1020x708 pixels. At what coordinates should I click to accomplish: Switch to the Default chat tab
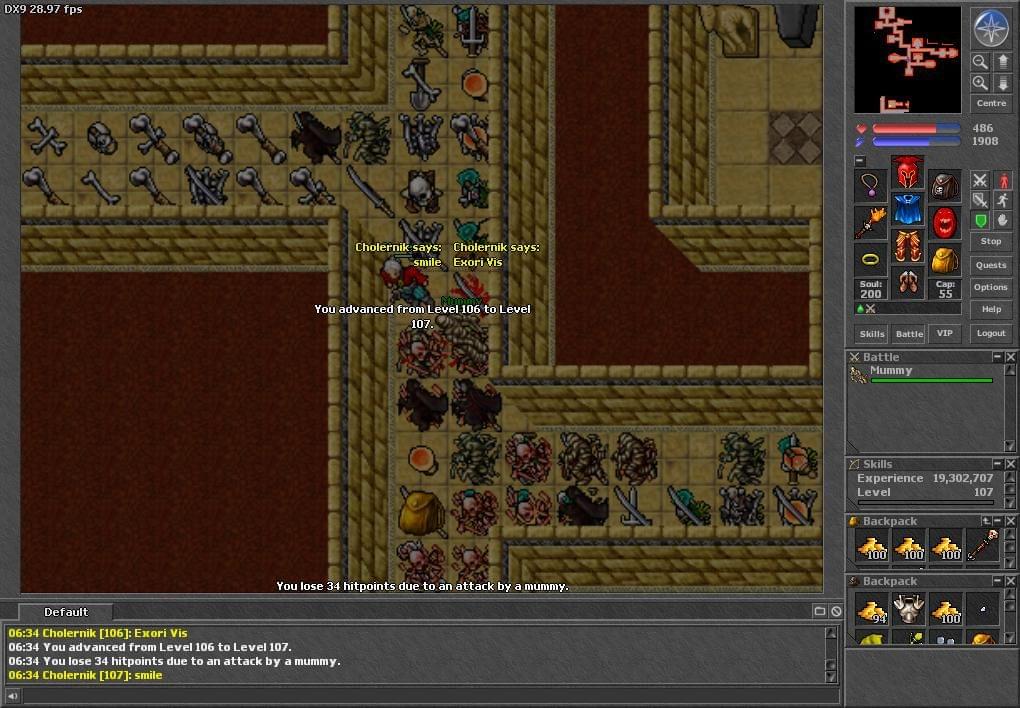pyautogui.click(x=66, y=612)
